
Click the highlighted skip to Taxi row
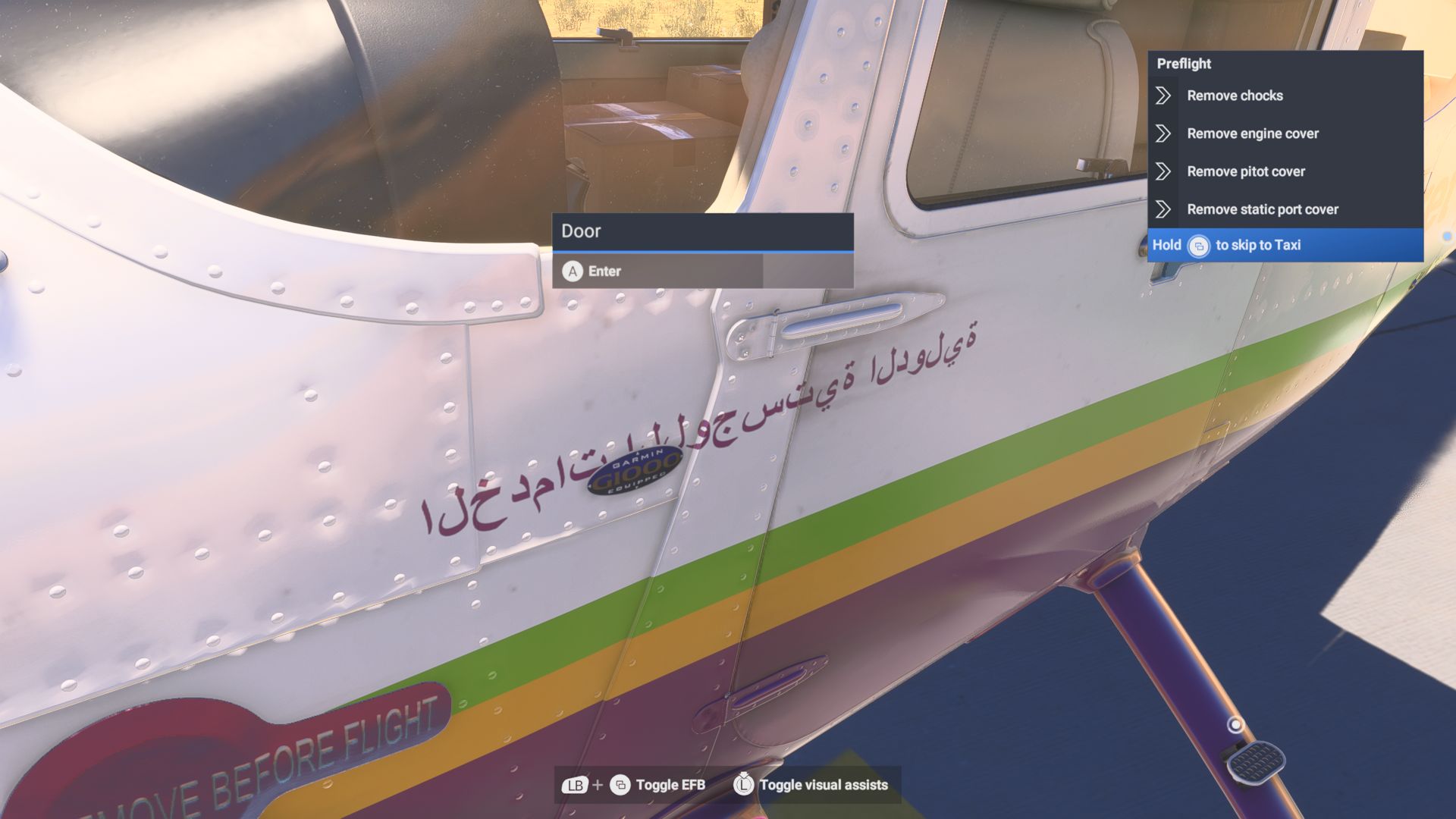pyautogui.click(x=1287, y=245)
